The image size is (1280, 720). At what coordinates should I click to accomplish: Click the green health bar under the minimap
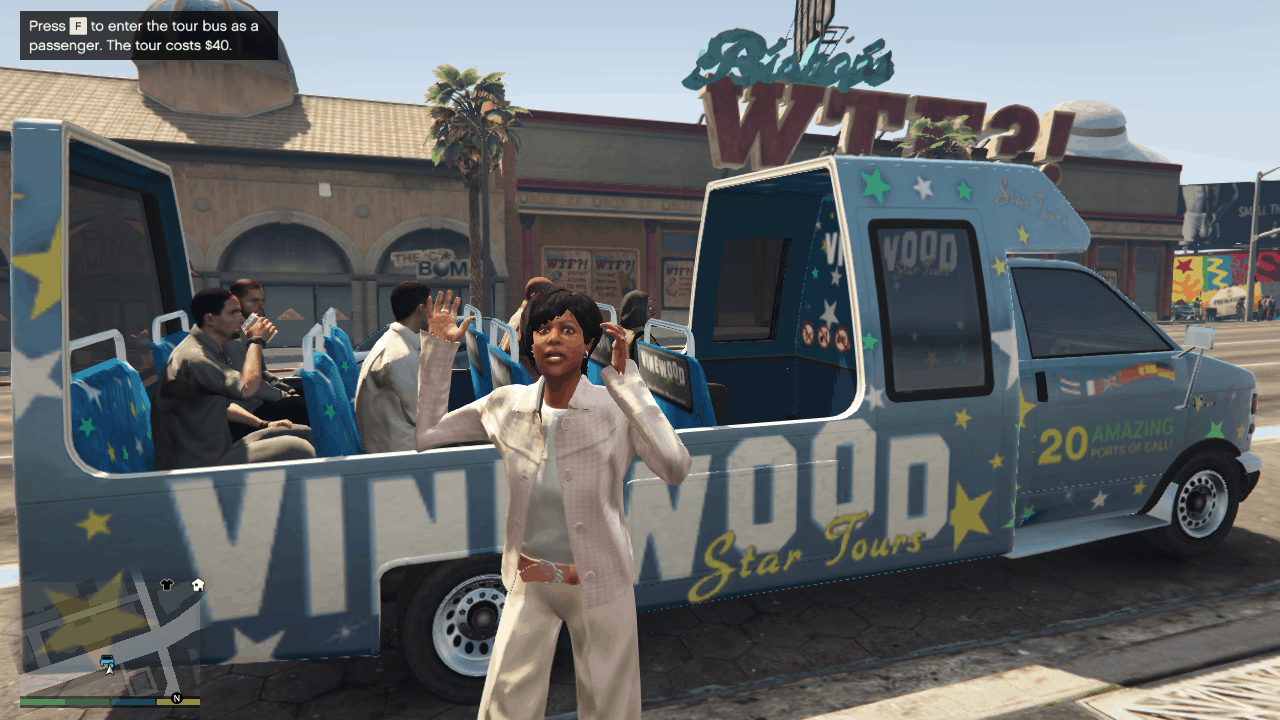pos(45,701)
